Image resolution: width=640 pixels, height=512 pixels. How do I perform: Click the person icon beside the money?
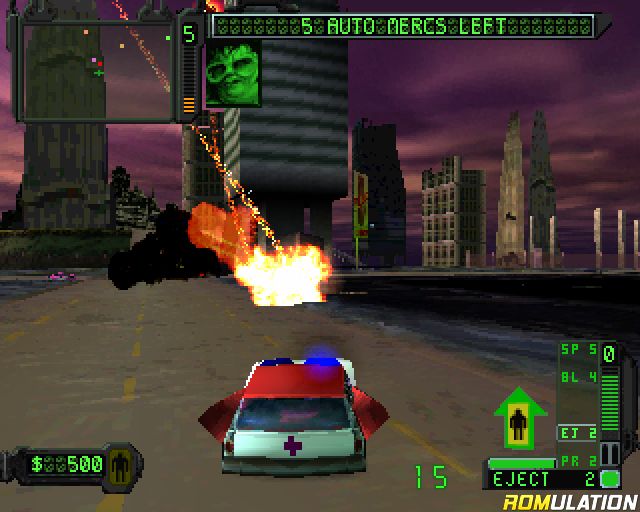pyautogui.click(x=121, y=464)
